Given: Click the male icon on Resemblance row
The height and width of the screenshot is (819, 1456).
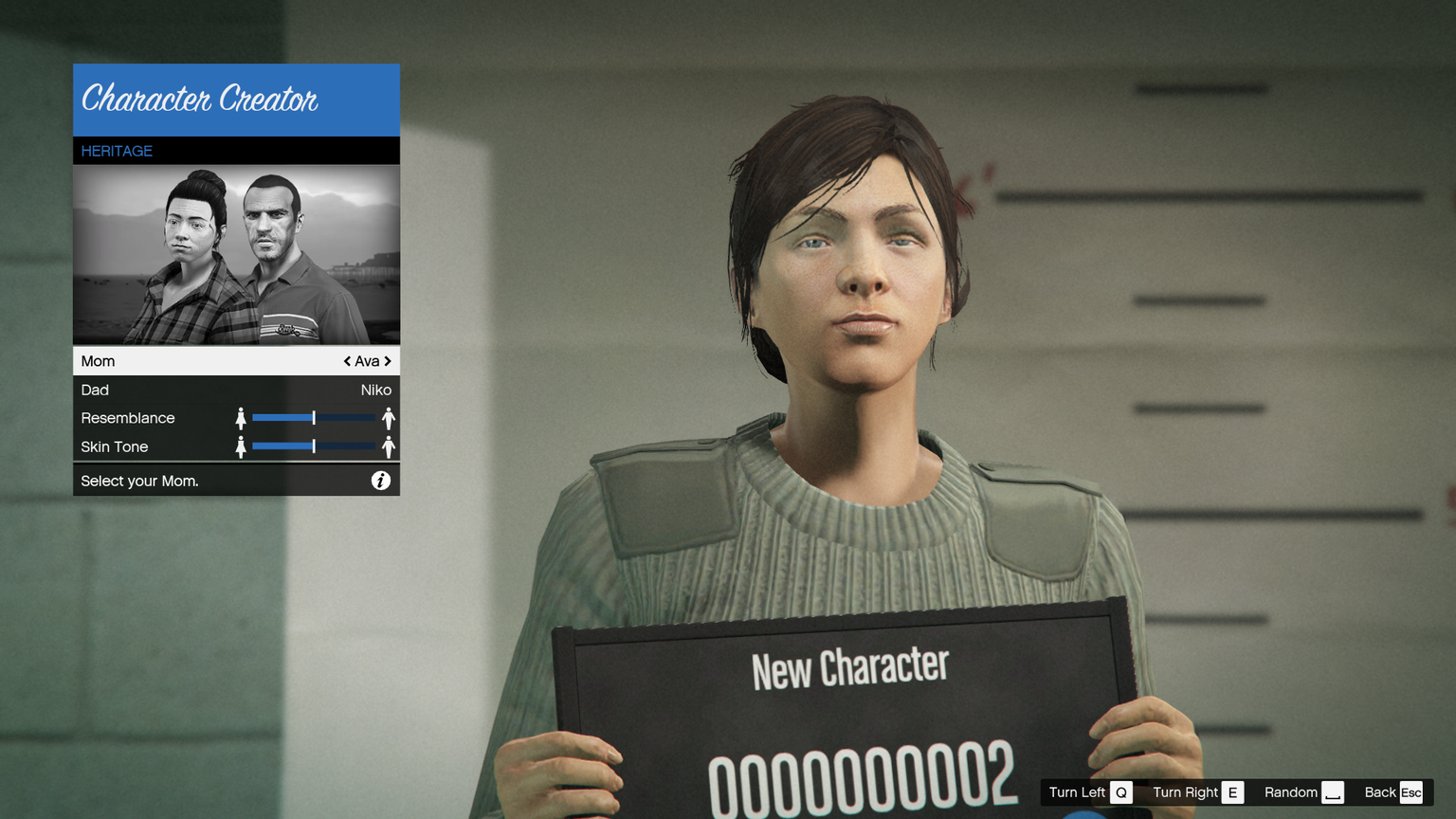Looking at the screenshot, I should pos(388,418).
